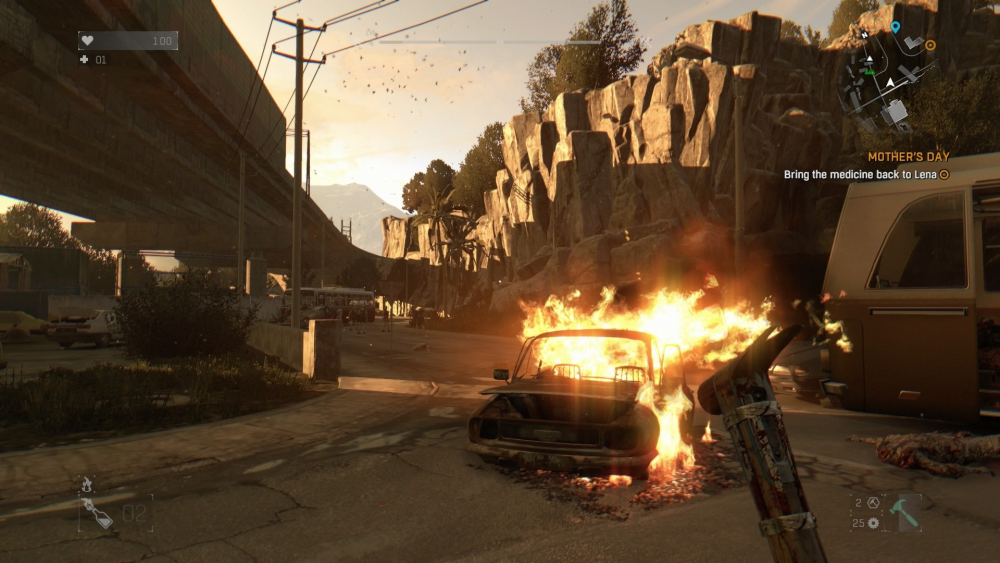This screenshot has height=563, width=1000.
Task: Click the blue location pin on minimap
Action: pos(895,27)
